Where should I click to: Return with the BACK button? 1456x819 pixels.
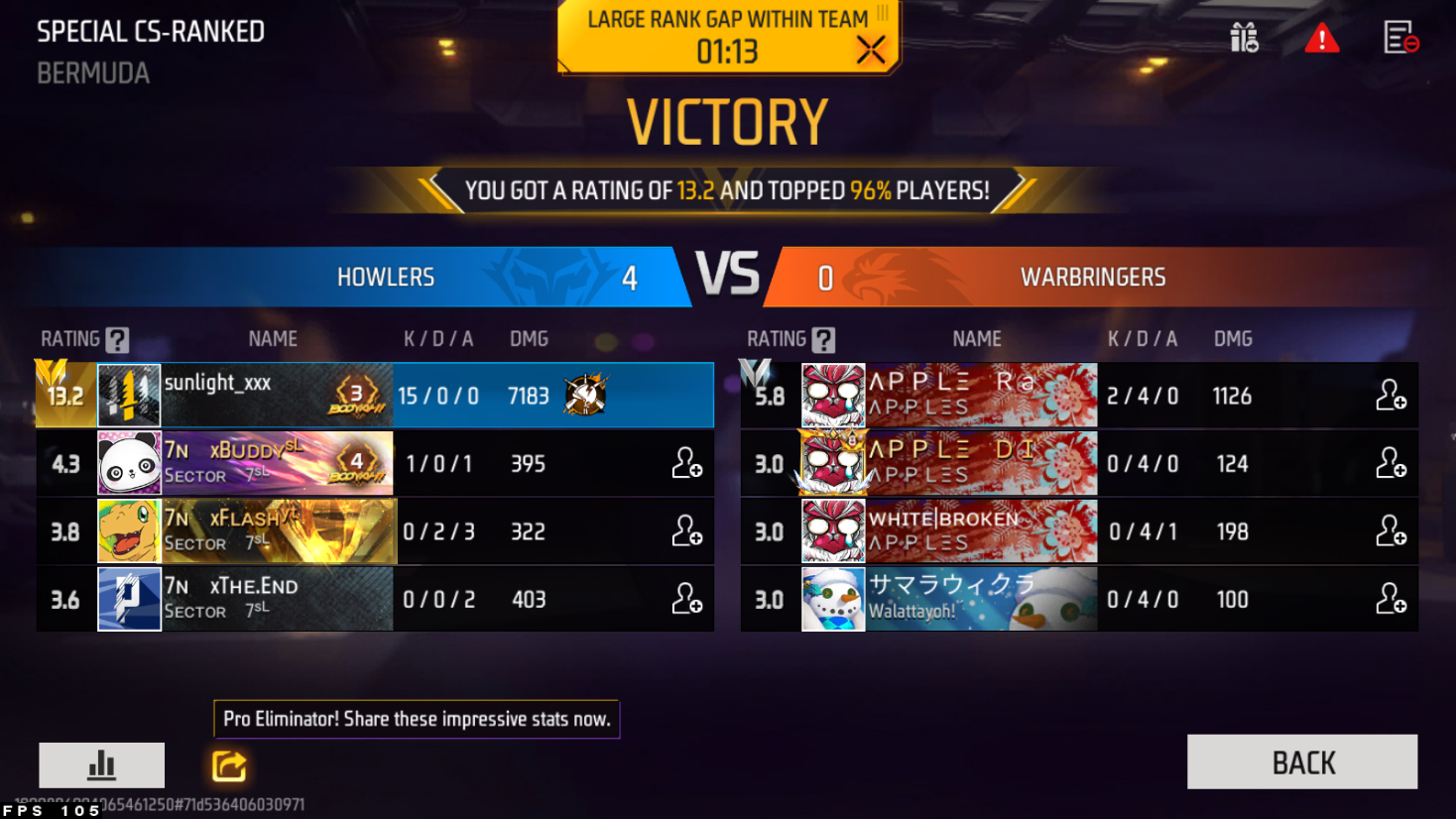[1301, 761]
